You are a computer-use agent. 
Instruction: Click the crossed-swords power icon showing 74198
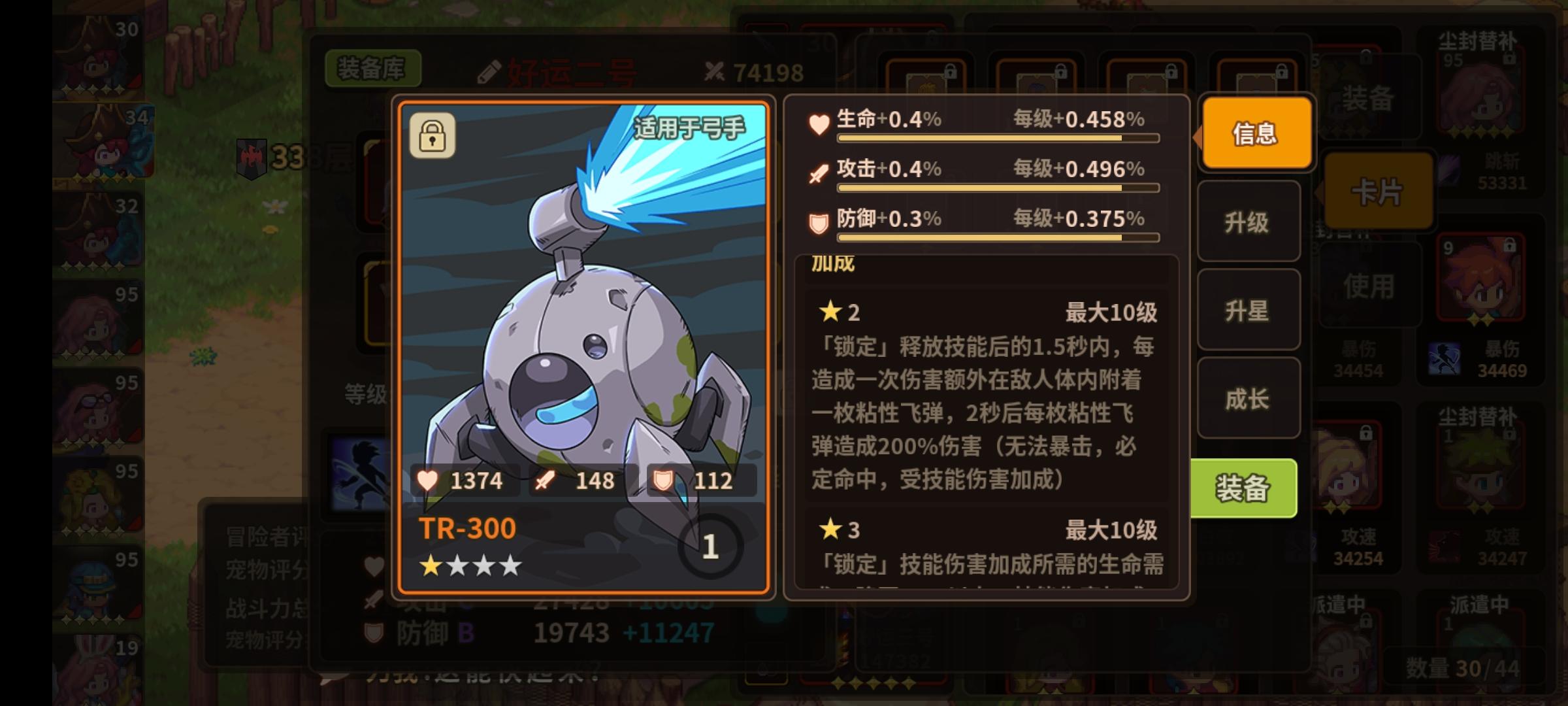click(x=712, y=71)
